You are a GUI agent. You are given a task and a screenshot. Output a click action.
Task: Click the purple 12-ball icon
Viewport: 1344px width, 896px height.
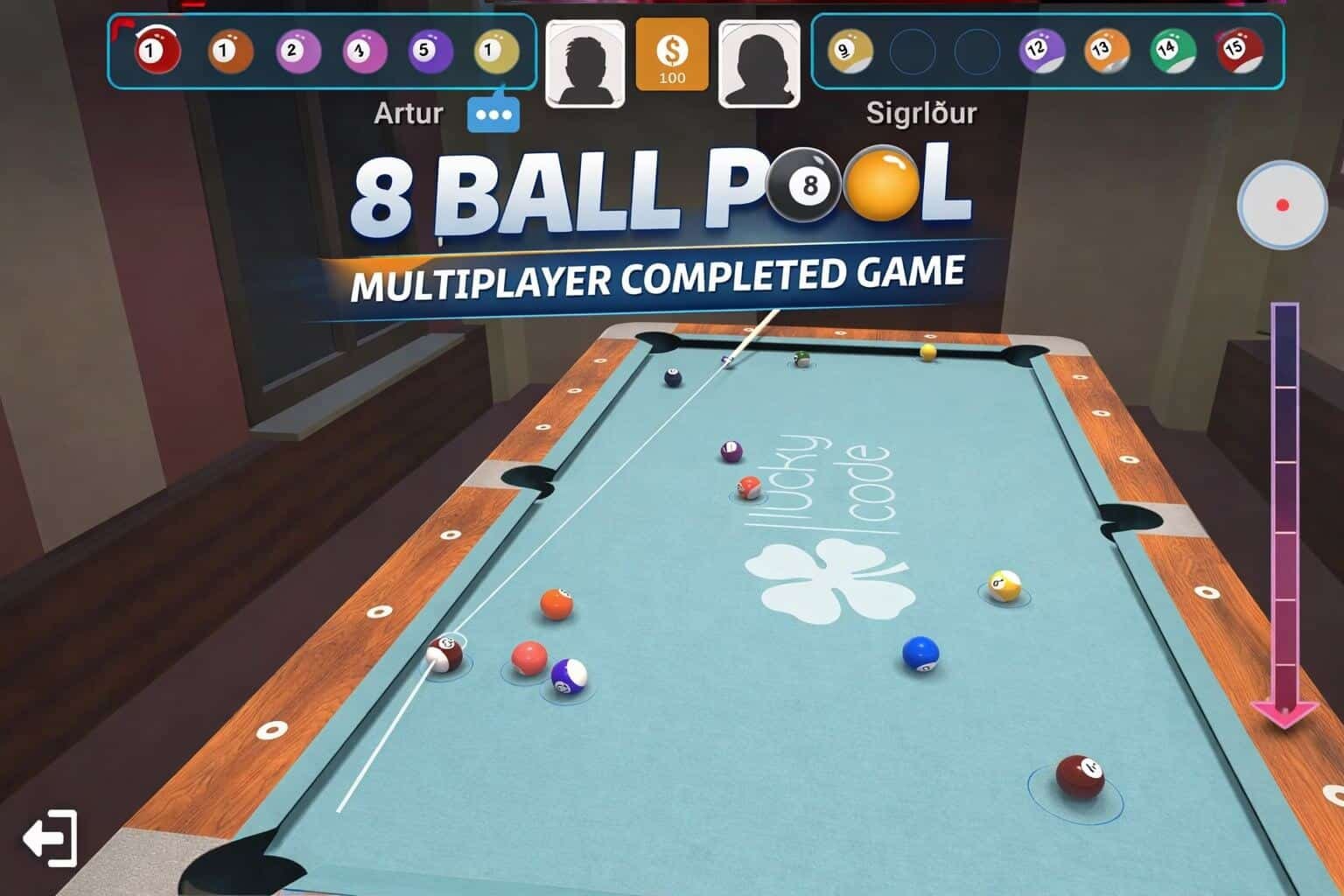click(1041, 49)
